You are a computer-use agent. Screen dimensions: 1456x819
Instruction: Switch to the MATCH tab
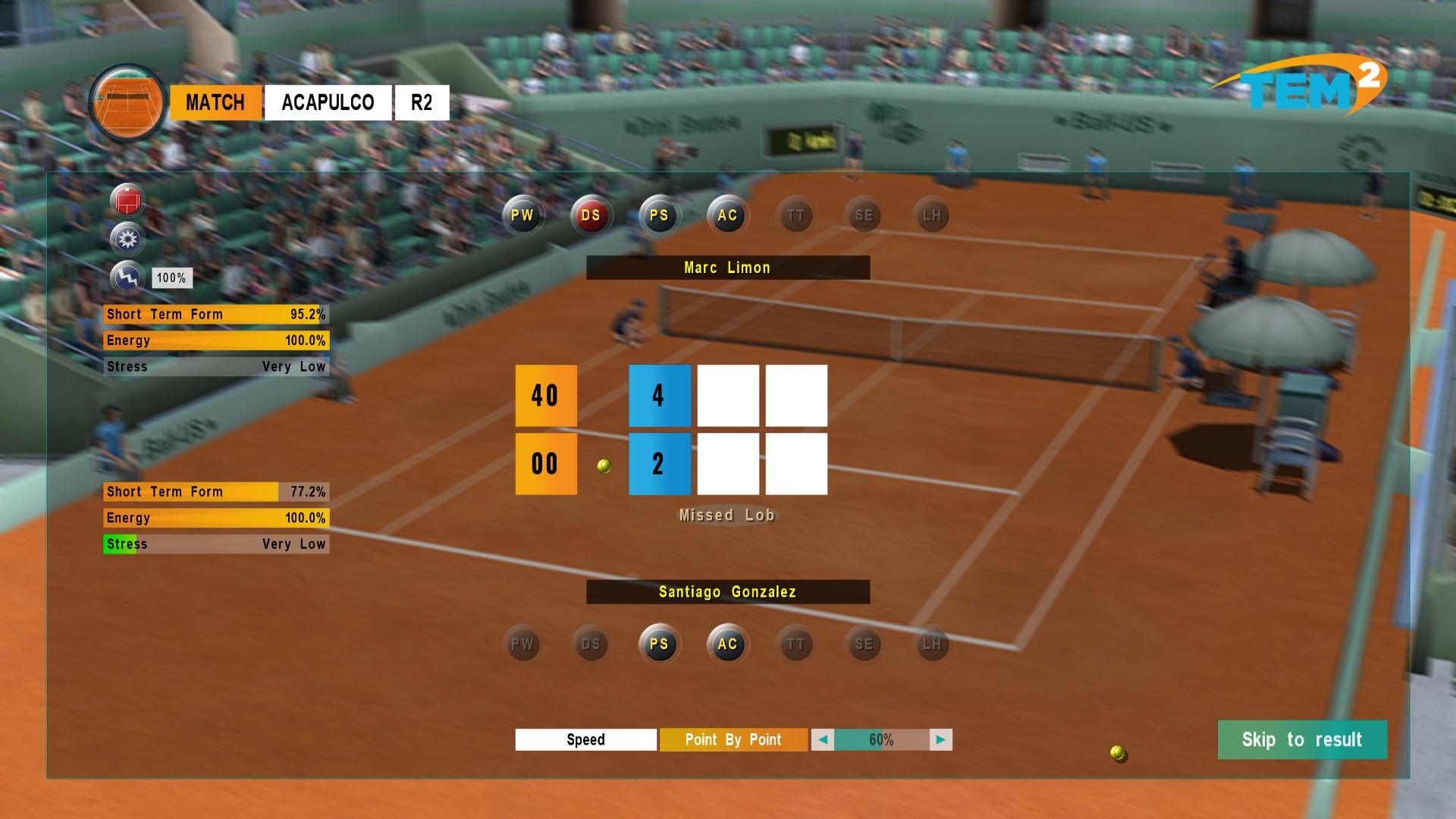(215, 102)
